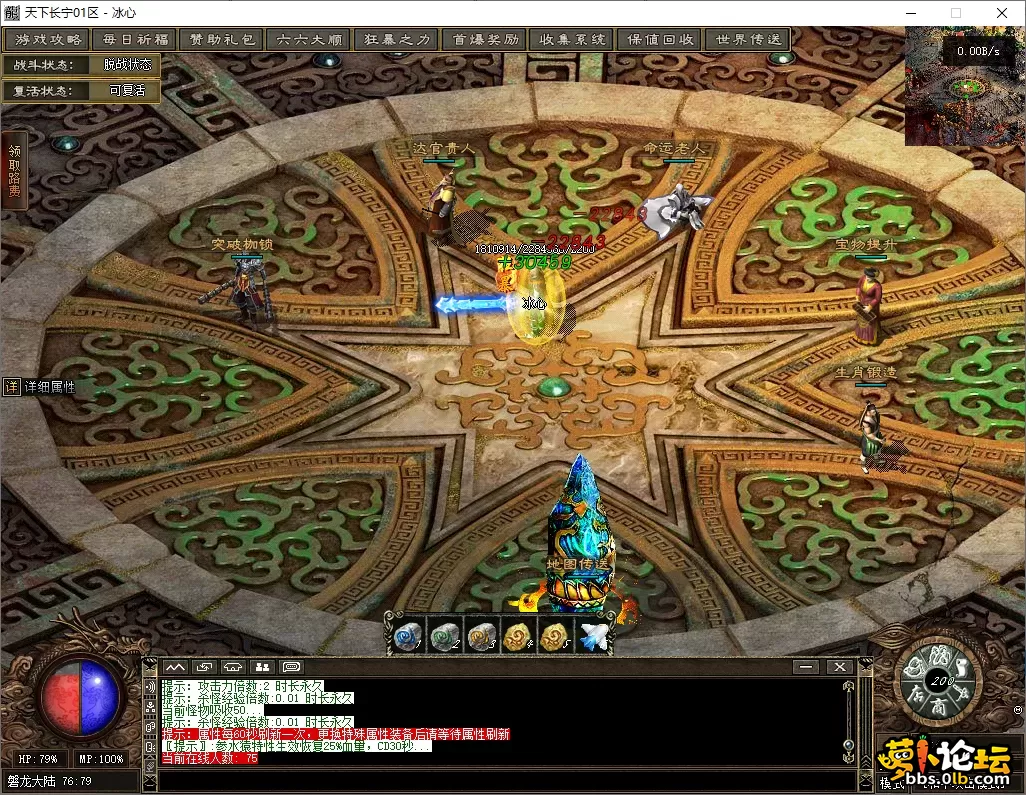The width and height of the screenshot is (1026, 795).
Task: Click the 200 center of round dial
Action: coord(939,681)
